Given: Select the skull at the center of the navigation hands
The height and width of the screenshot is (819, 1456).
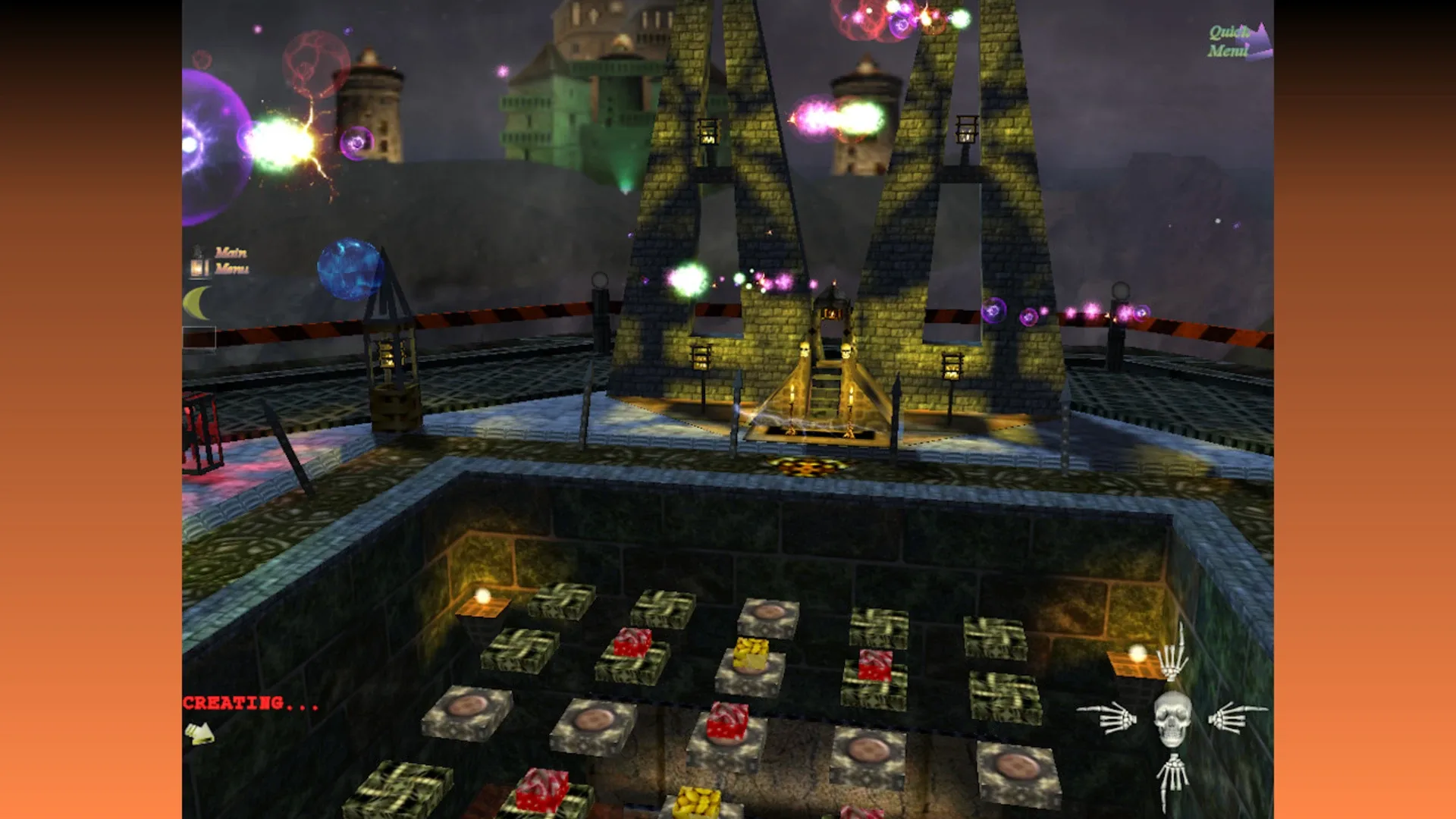Looking at the screenshot, I should click(x=1172, y=719).
